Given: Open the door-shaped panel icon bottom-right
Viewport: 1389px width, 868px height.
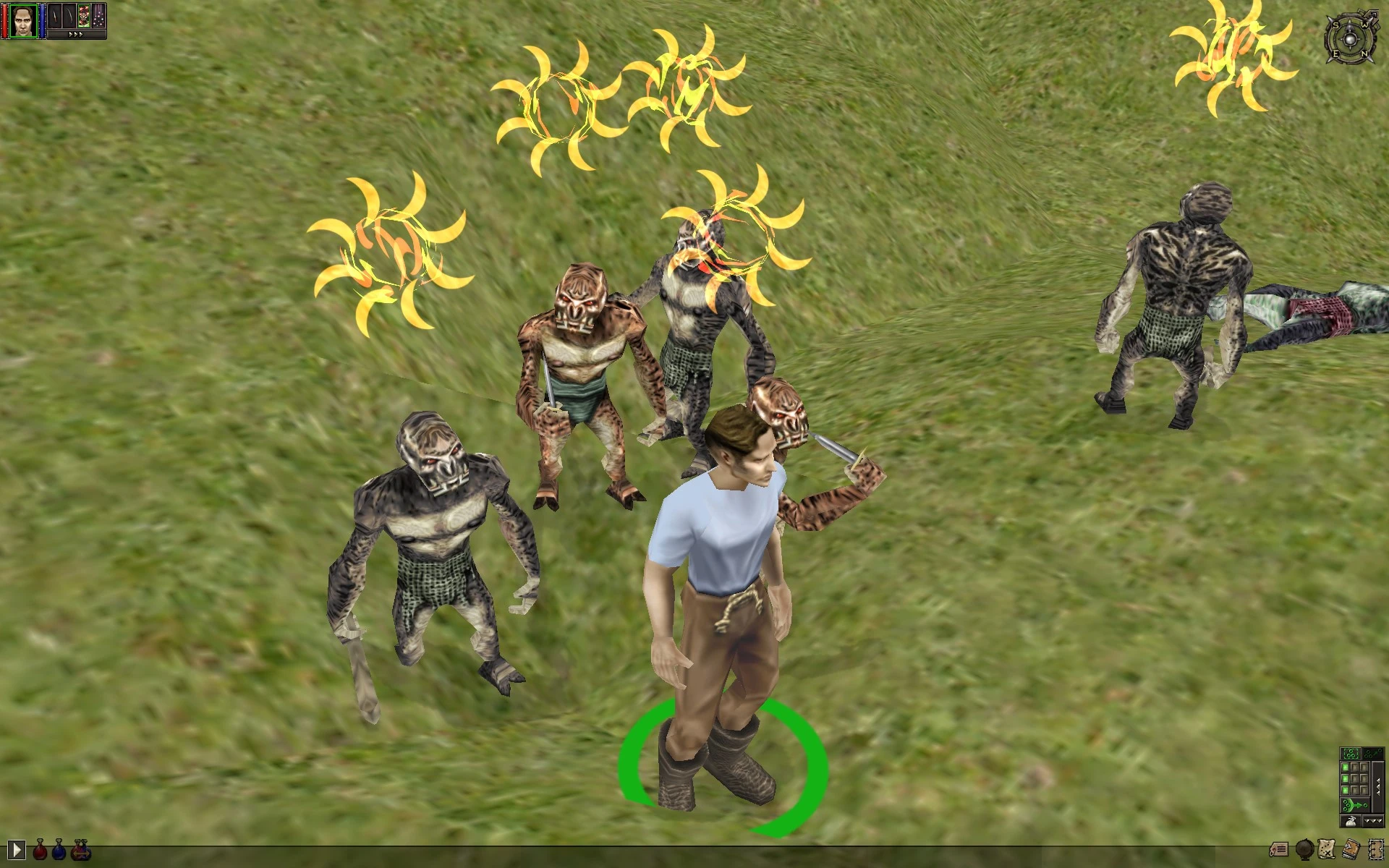Looking at the screenshot, I should 1376,849.
